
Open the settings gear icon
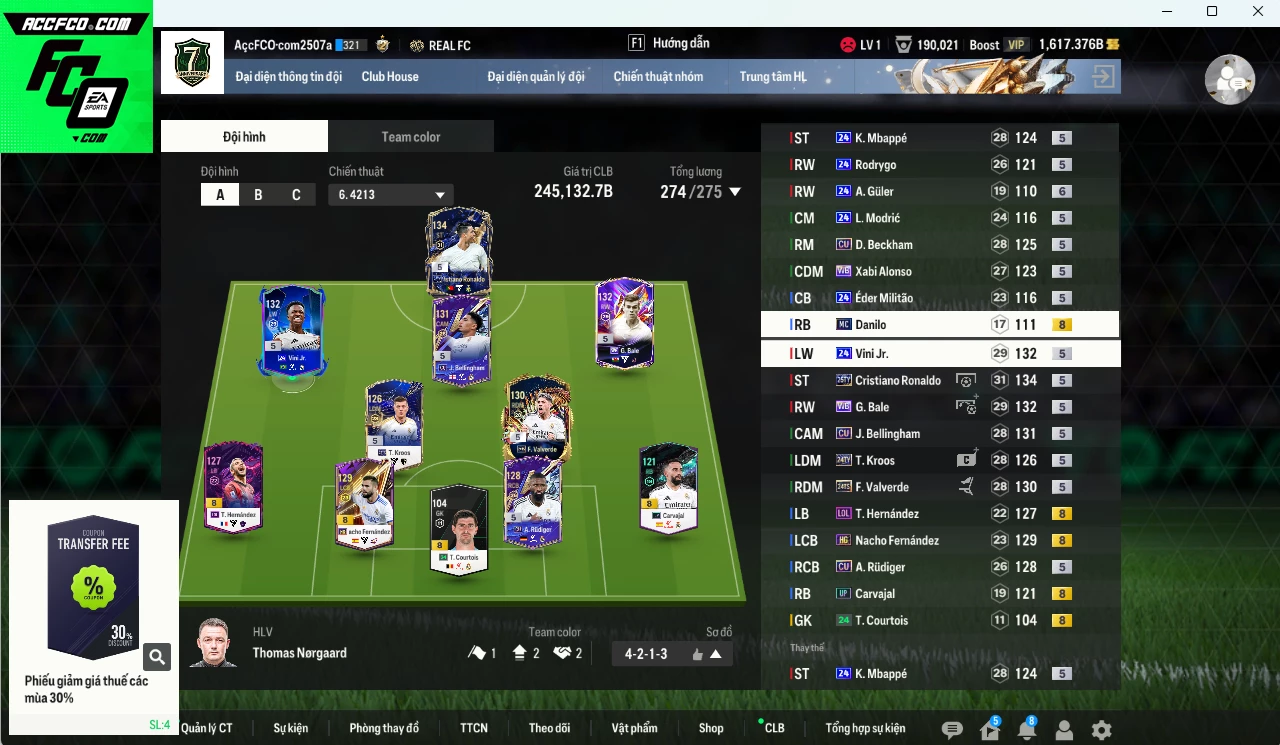pyautogui.click(x=1100, y=731)
